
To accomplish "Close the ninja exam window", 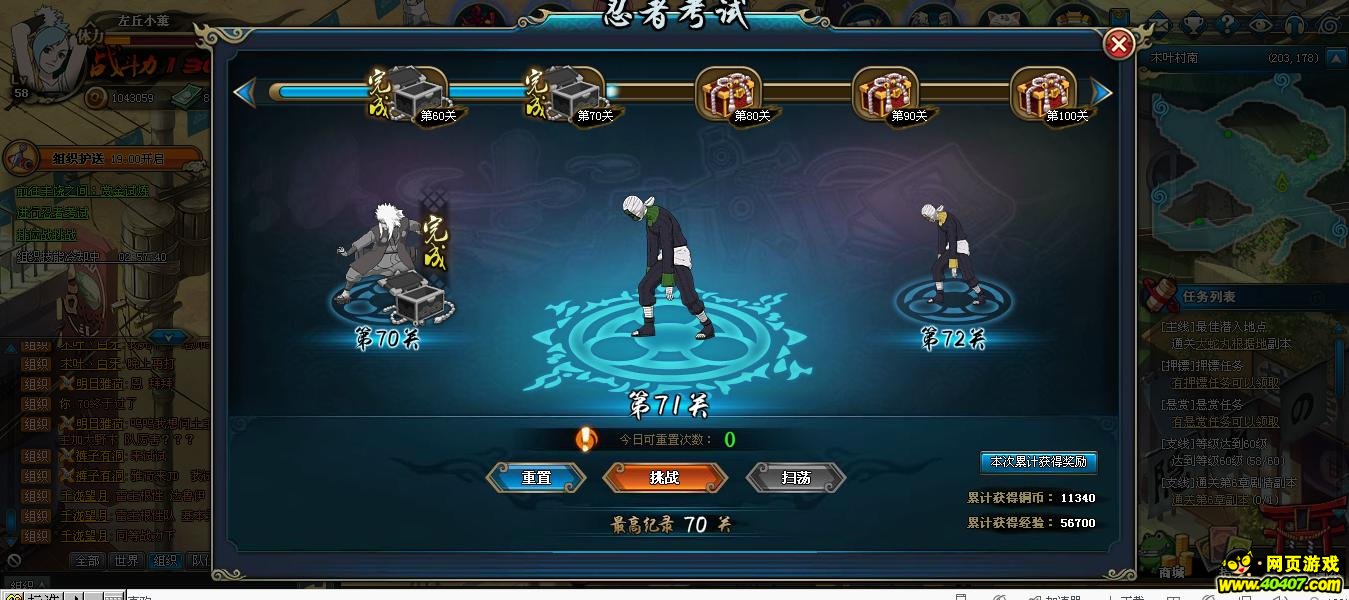I will [x=1118, y=44].
